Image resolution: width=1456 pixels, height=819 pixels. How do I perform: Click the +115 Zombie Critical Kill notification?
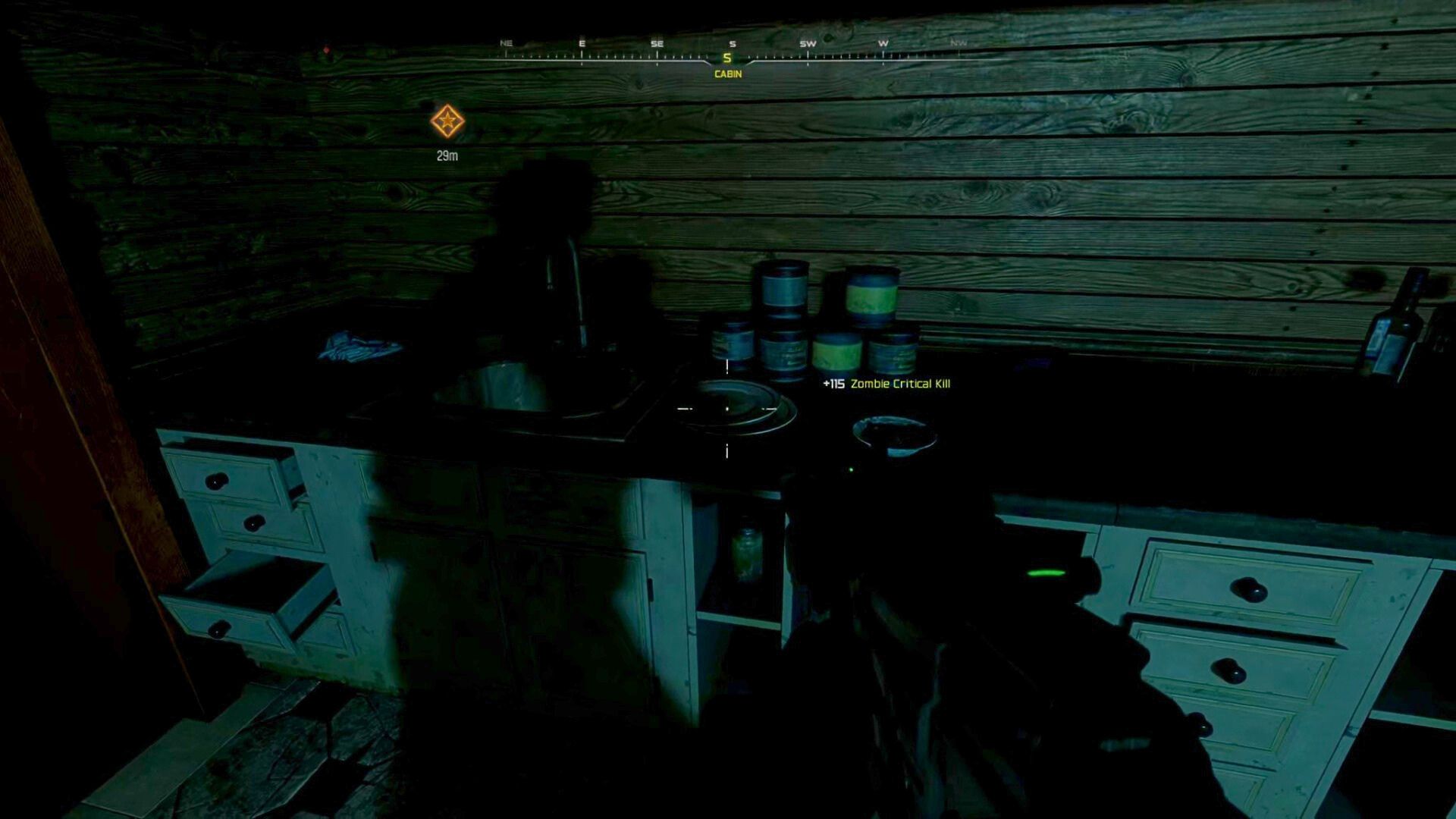pos(887,384)
